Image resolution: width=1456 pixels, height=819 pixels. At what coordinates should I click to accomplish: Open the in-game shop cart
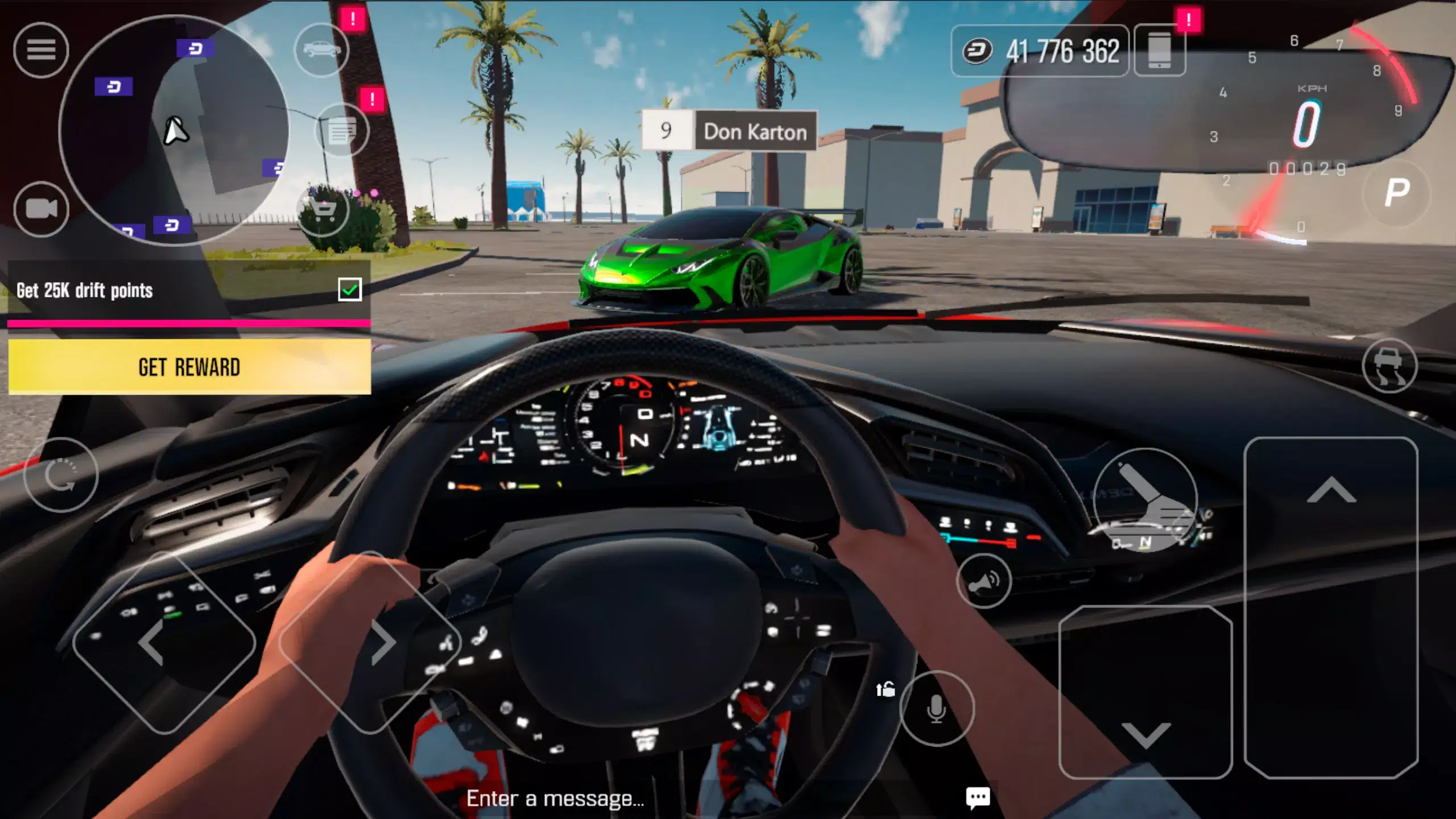[x=322, y=209]
